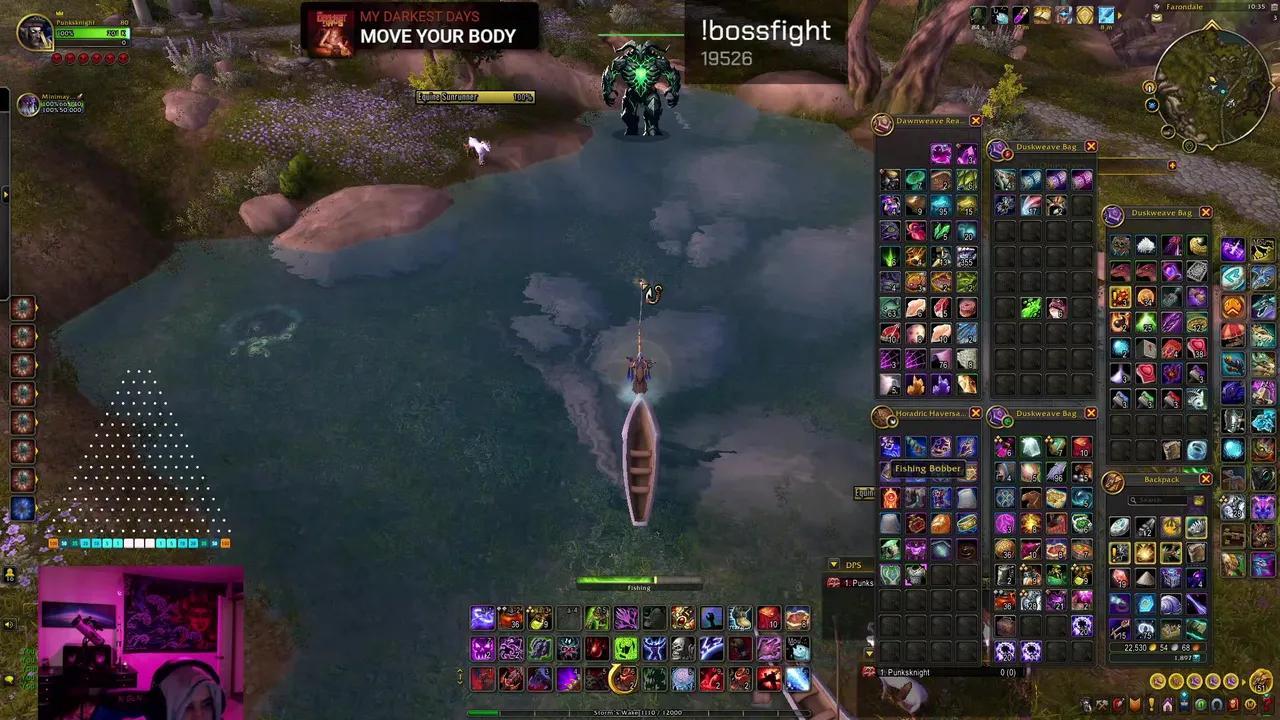The image size is (1280, 720).
Task: Click the skull spell icon on the middle action bar
Action: pos(681,648)
